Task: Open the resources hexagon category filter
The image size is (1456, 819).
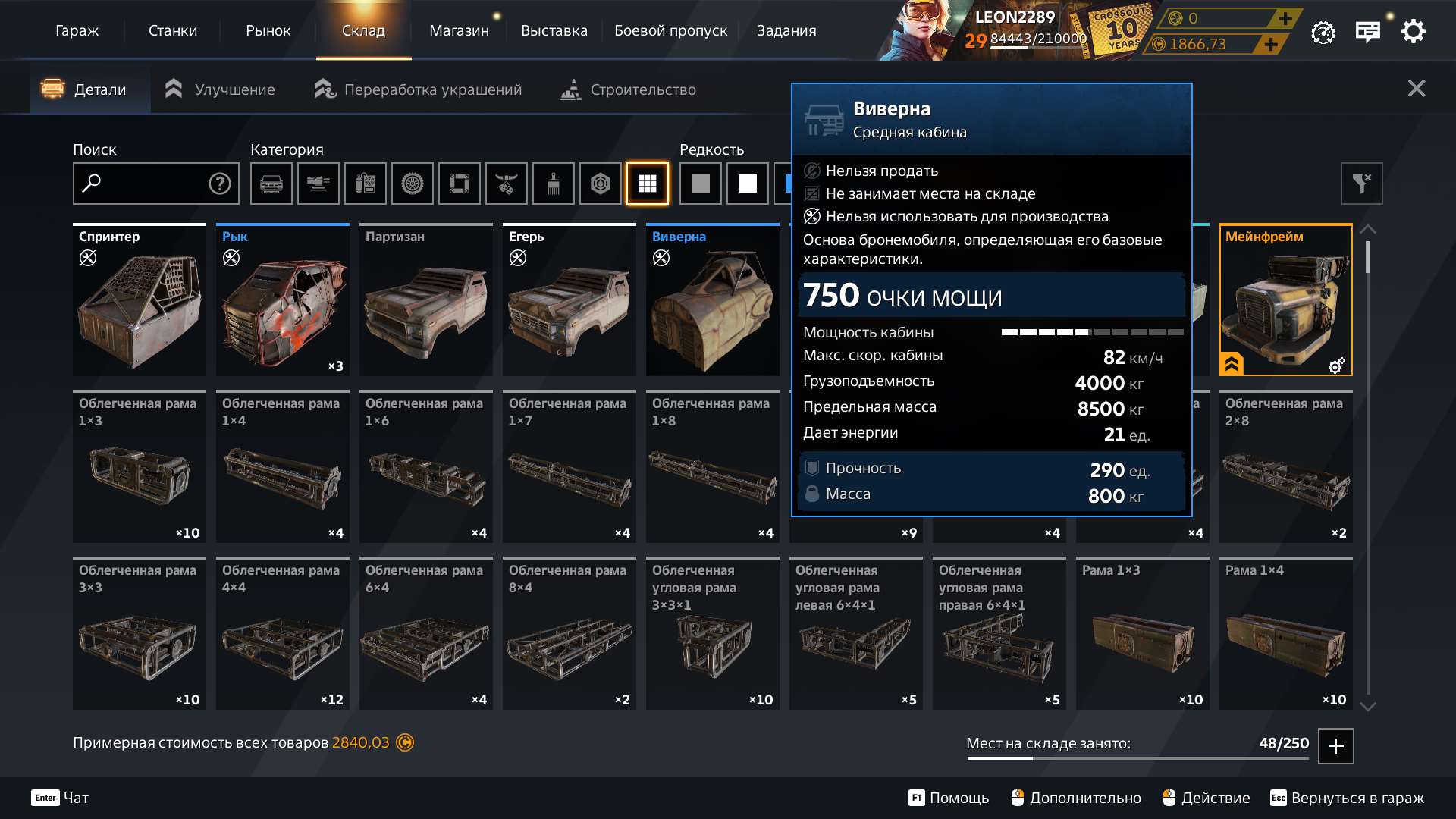Action: tap(601, 184)
